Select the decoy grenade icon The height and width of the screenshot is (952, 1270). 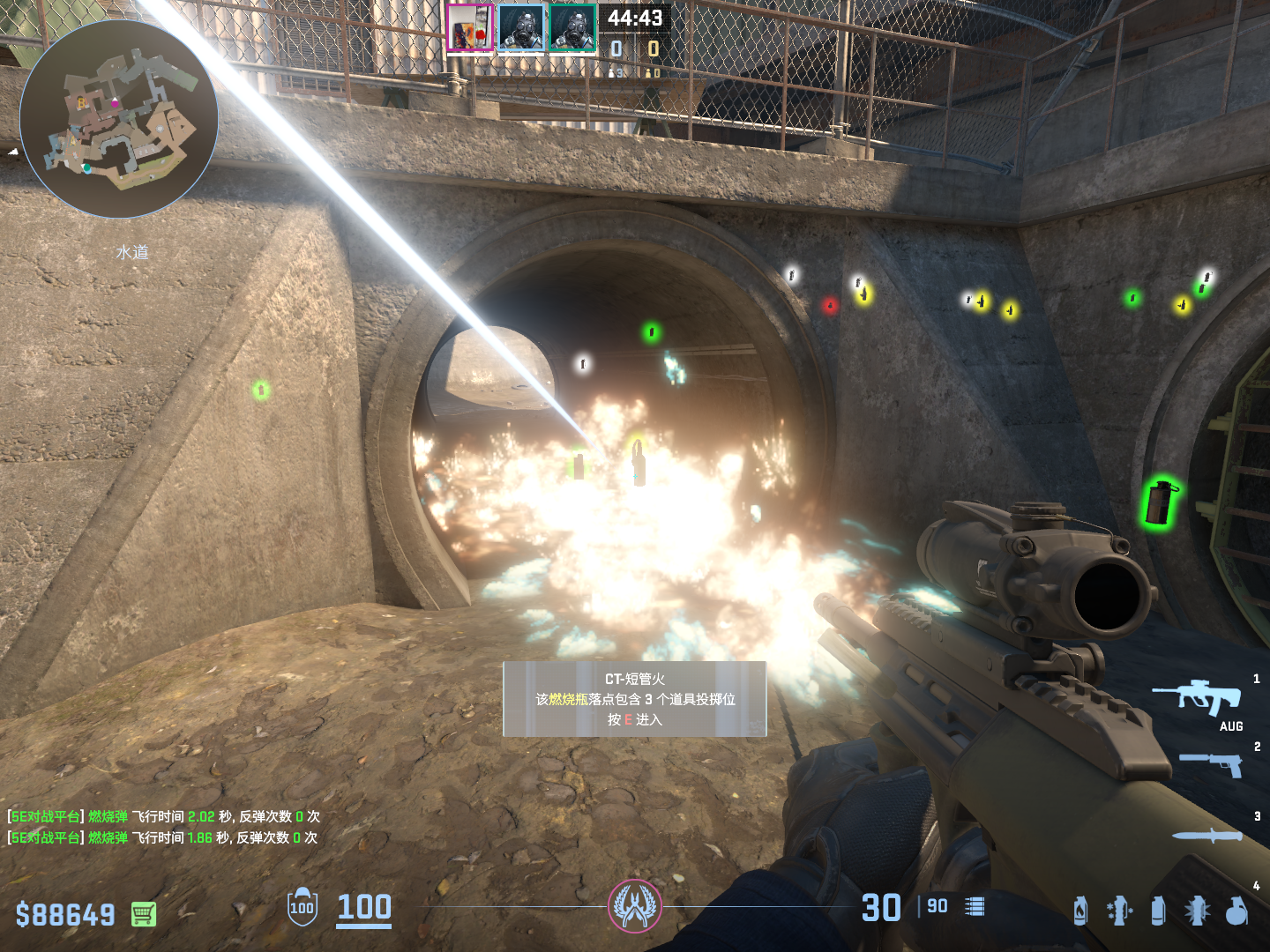1119,911
